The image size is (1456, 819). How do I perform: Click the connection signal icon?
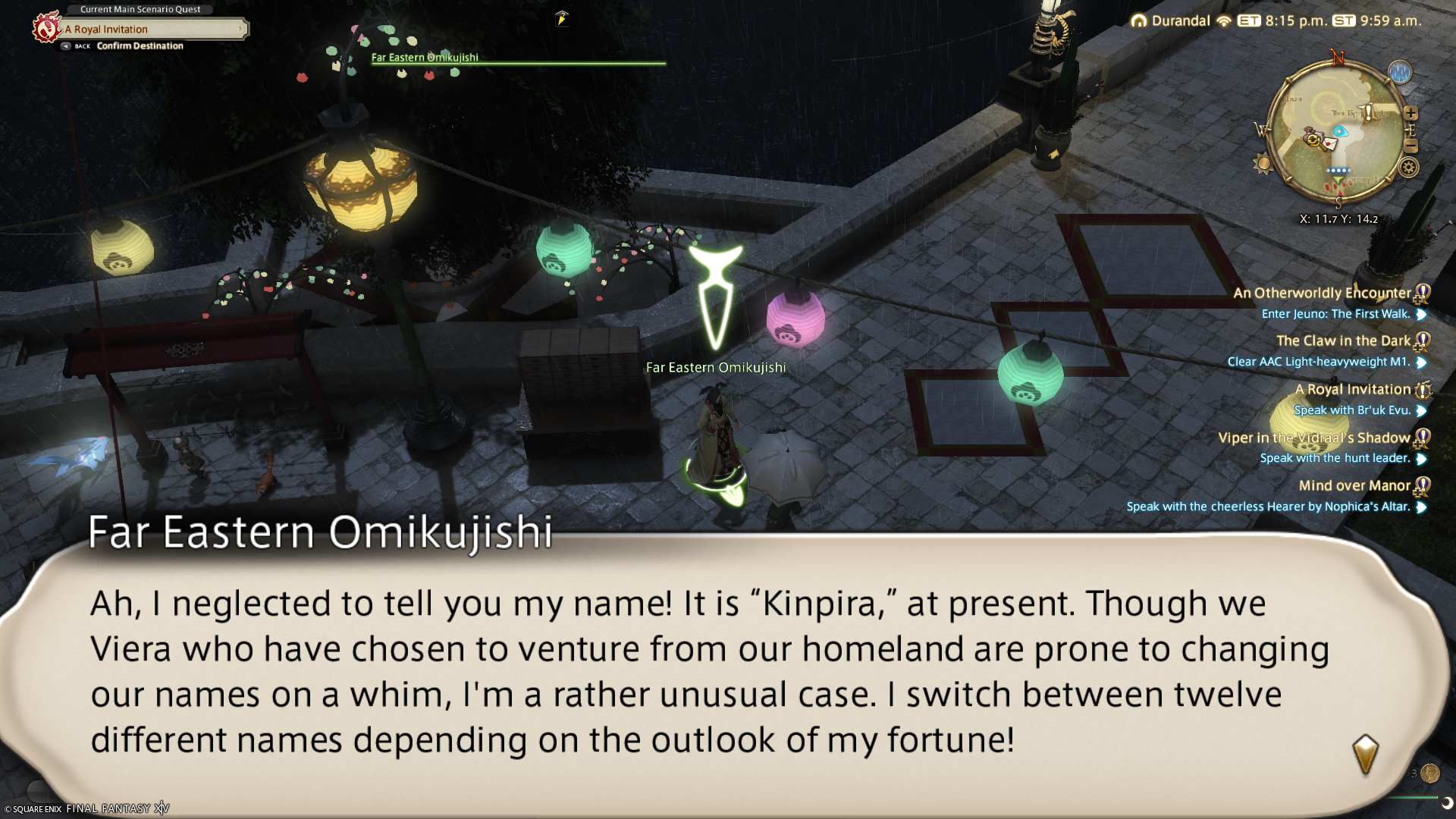[x=1223, y=21]
